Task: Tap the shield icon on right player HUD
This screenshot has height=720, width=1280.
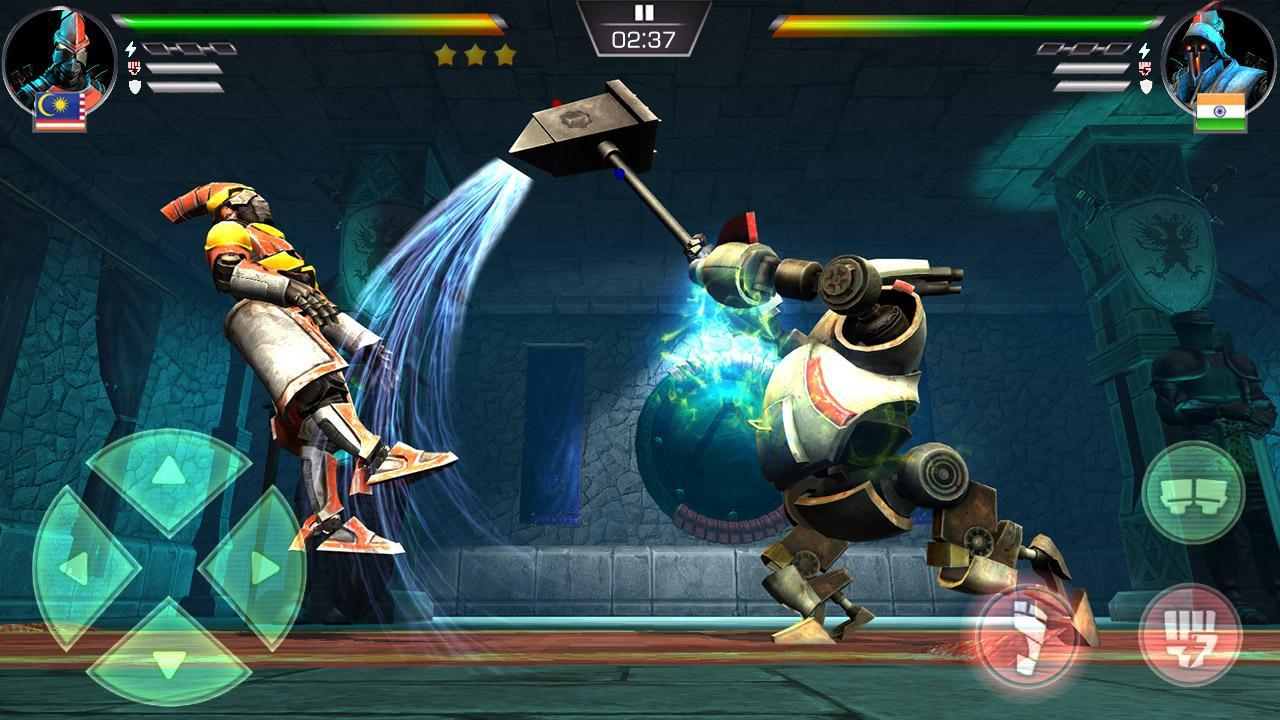Action: coord(1147,87)
